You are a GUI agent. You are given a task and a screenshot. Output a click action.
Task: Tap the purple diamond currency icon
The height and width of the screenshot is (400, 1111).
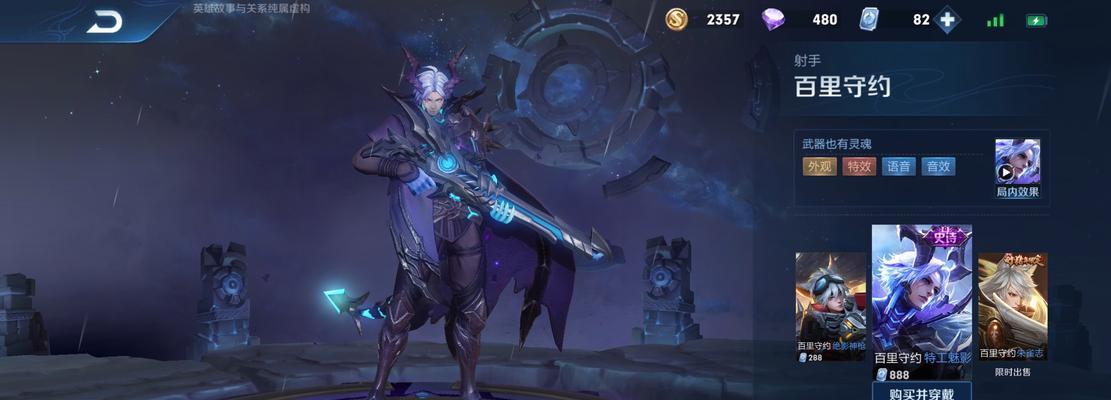pyautogui.click(x=774, y=20)
